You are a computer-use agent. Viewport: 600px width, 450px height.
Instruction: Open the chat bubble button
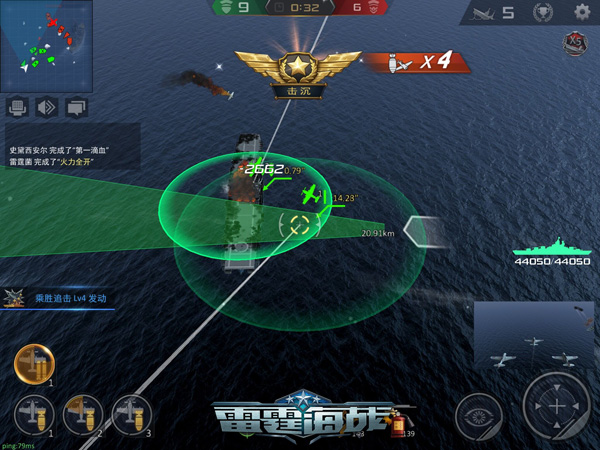point(76,107)
